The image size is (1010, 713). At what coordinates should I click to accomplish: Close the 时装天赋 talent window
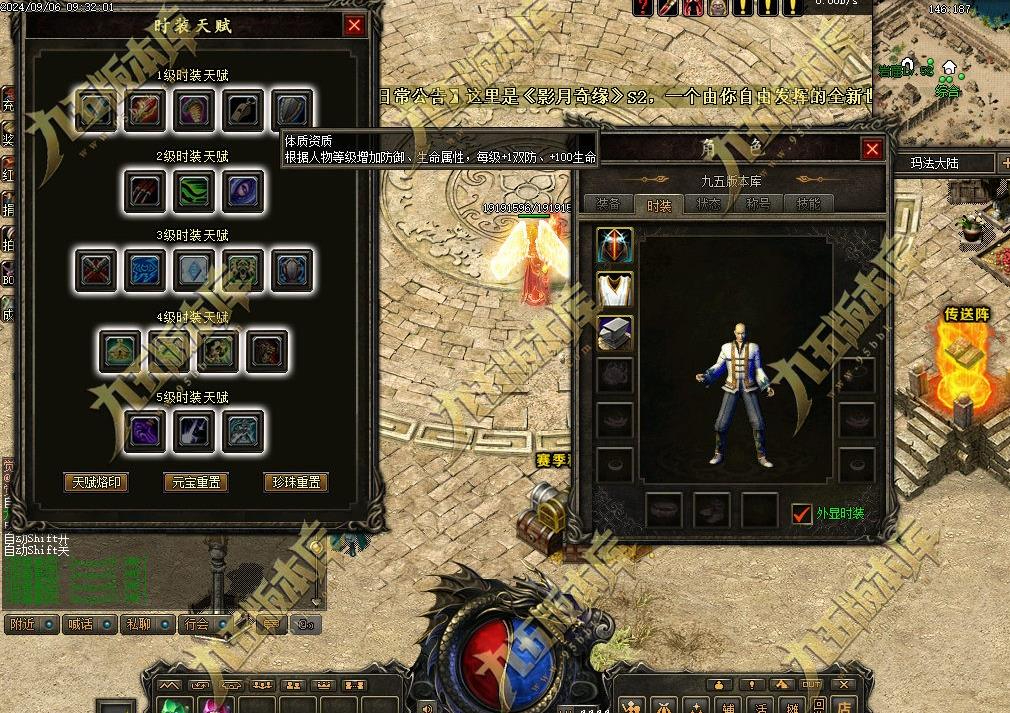point(354,26)
